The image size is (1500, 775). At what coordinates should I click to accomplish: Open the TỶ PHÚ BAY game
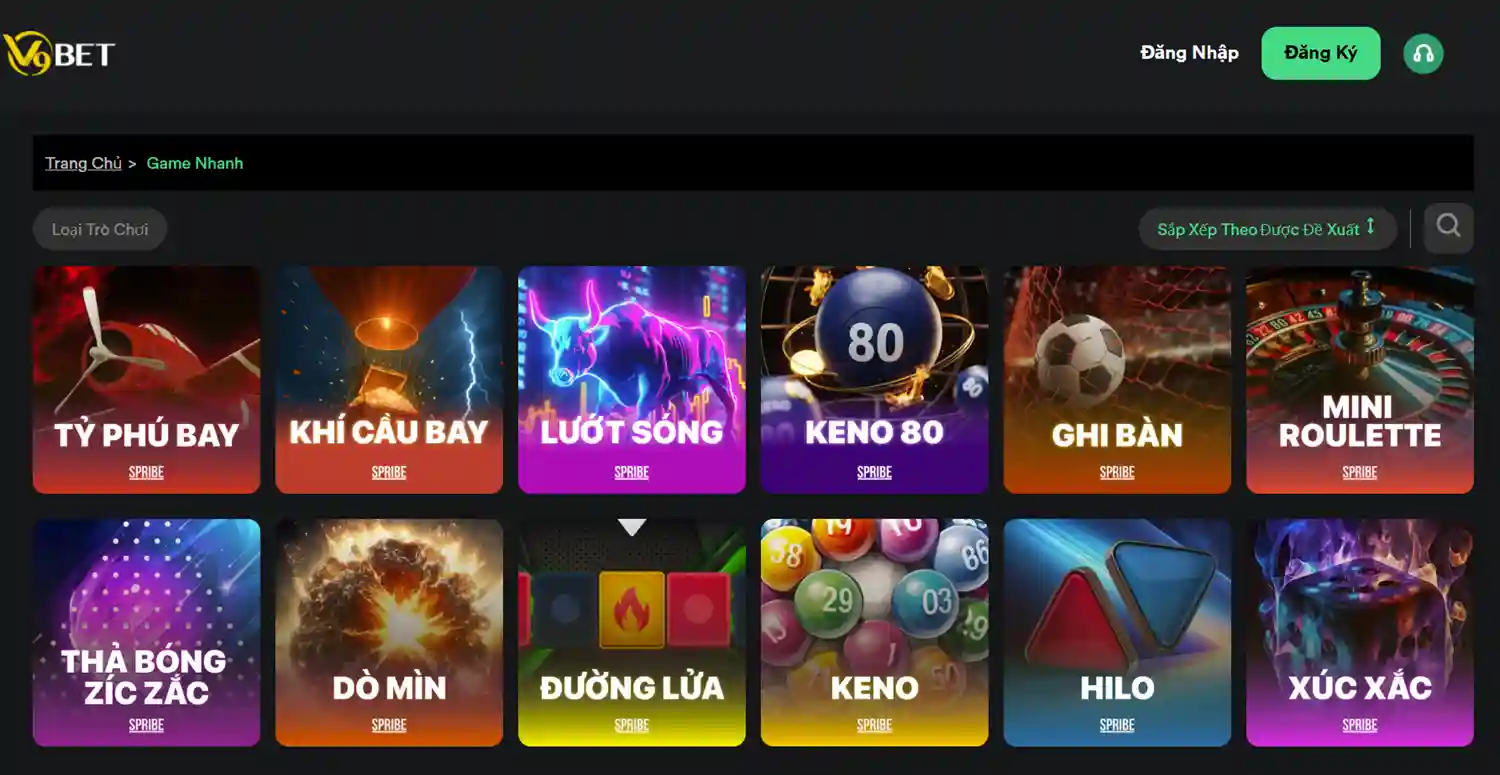(146, 380)
